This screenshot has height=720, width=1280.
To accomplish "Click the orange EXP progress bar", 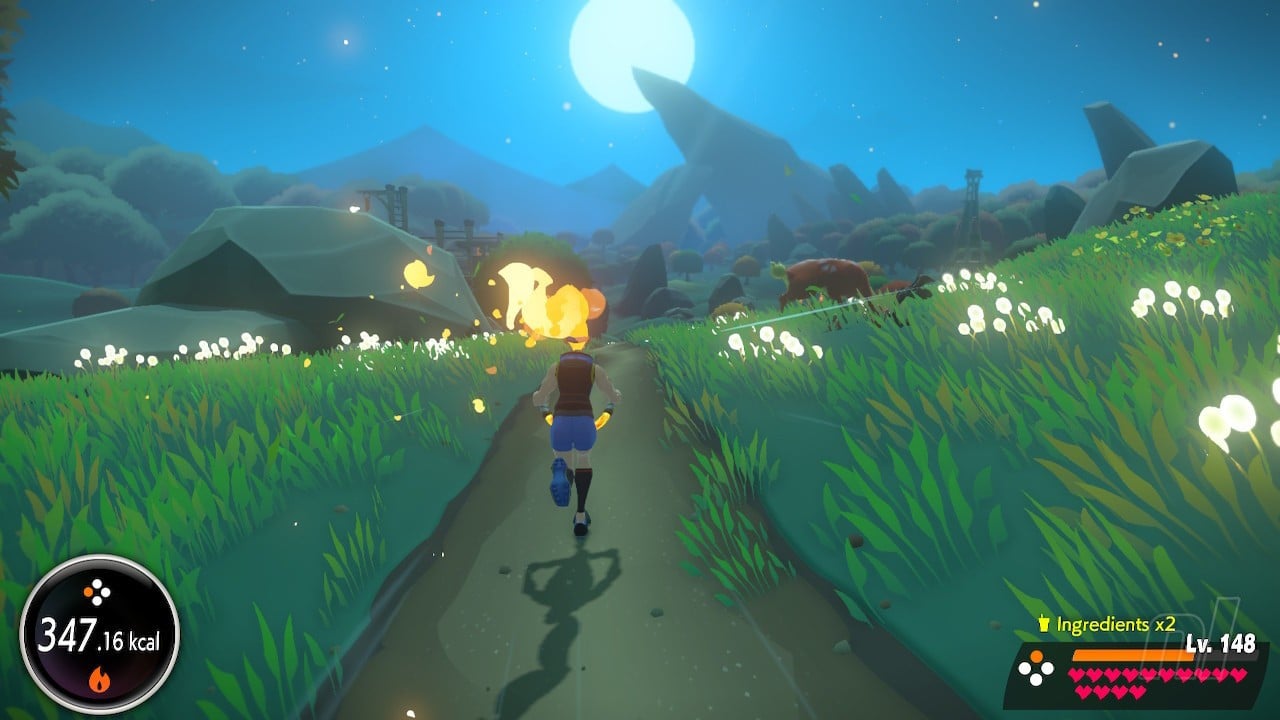I will point(1133,655).
